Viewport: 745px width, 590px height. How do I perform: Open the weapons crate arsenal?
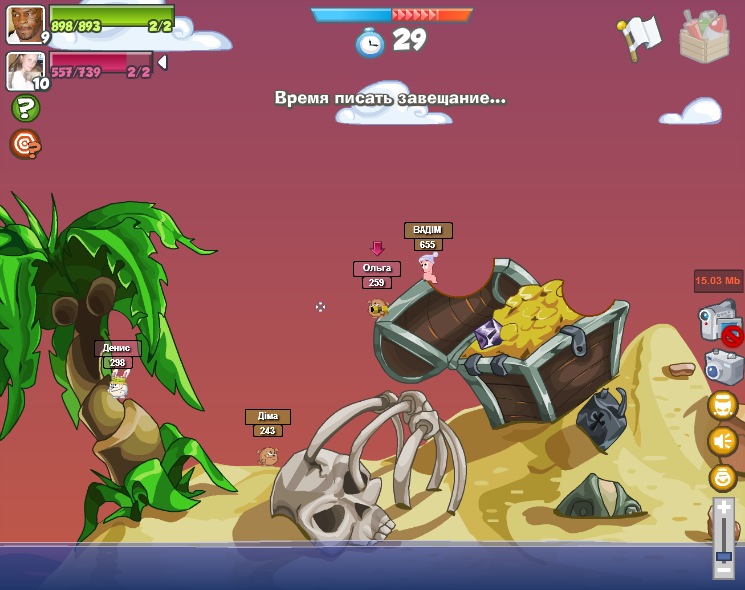point(704,37)
